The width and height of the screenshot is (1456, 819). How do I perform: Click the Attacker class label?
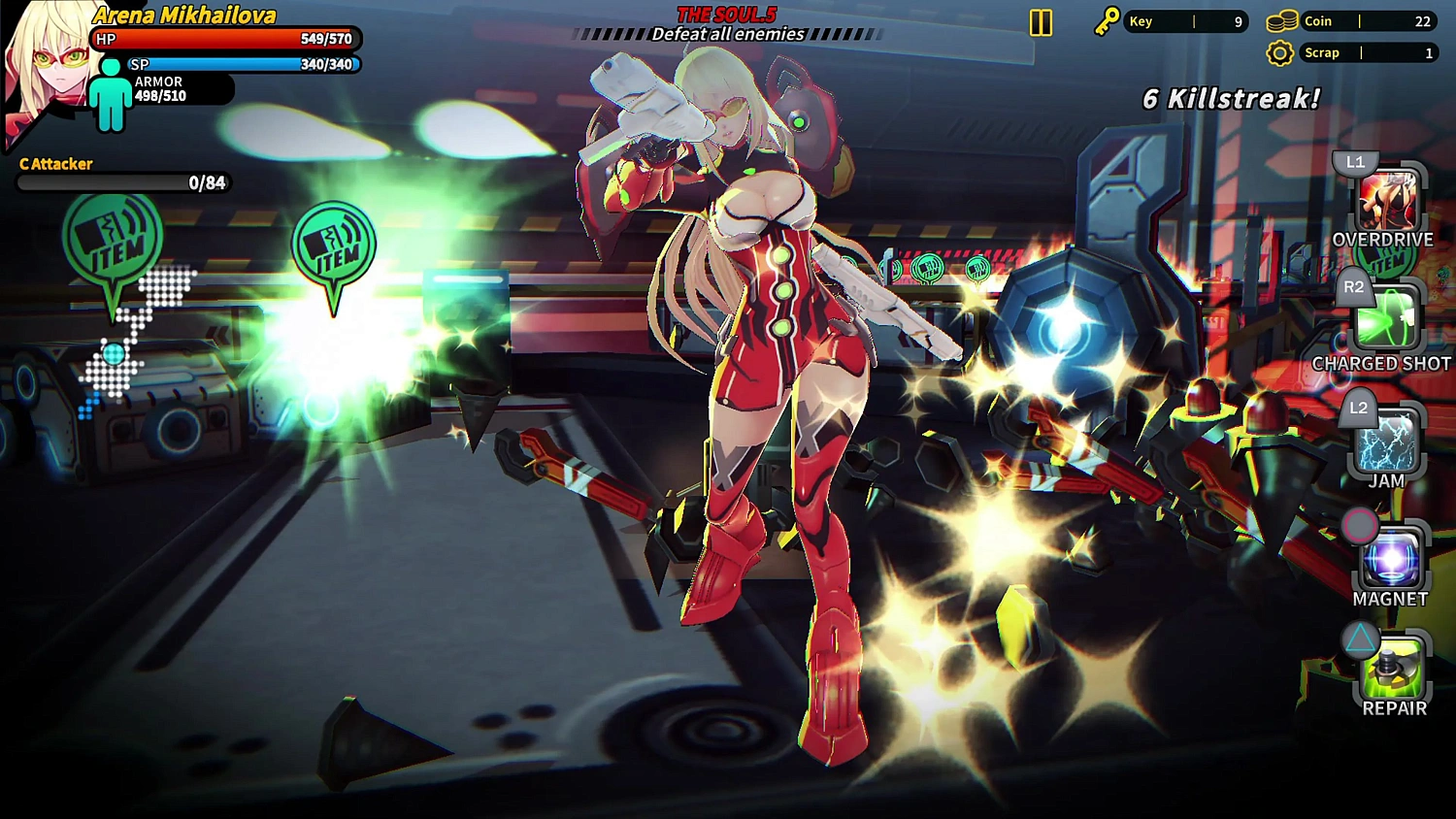pos(55,164)
